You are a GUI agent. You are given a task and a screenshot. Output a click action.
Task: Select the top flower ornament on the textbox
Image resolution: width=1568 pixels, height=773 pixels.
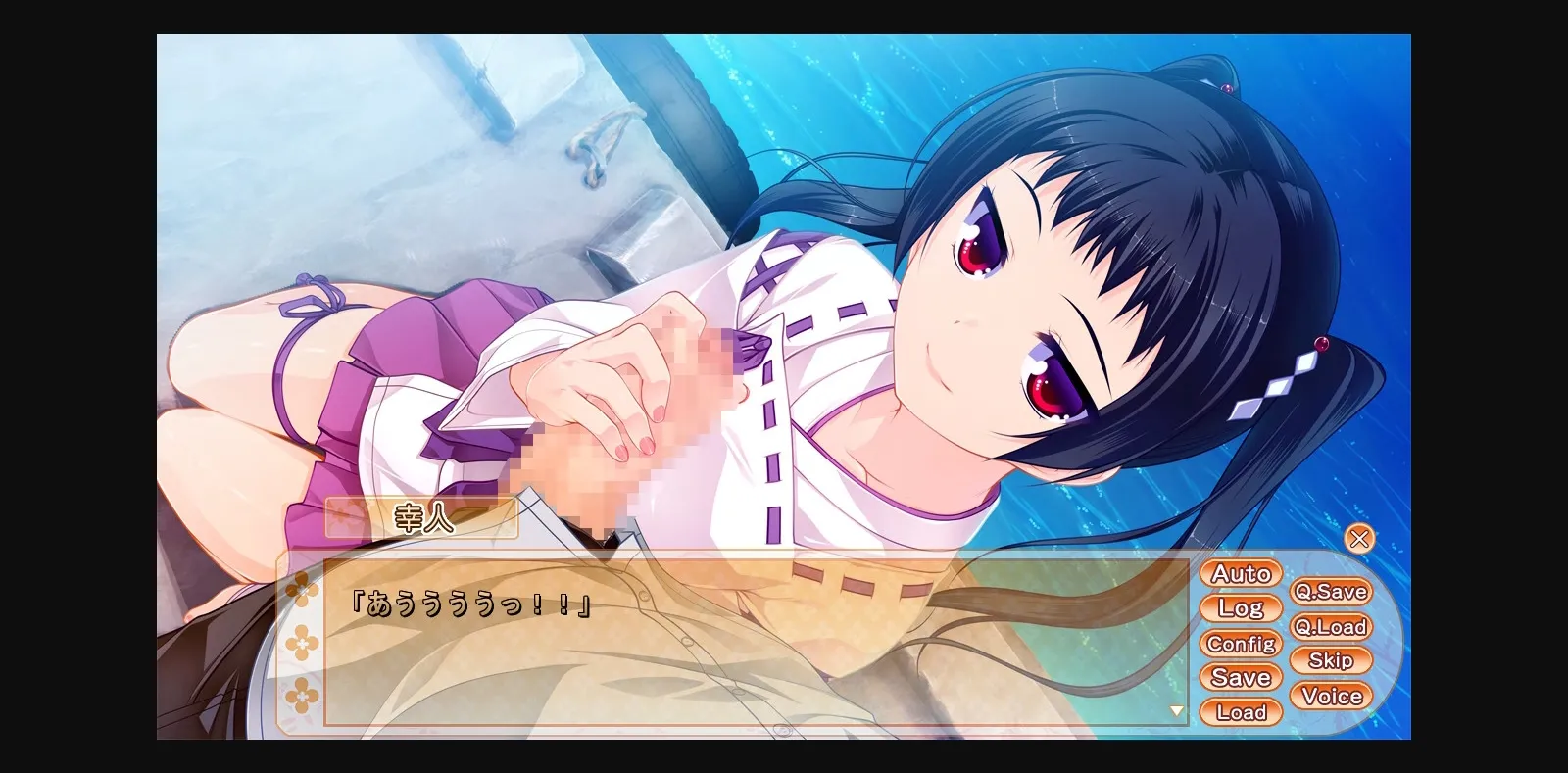point(302,588)
